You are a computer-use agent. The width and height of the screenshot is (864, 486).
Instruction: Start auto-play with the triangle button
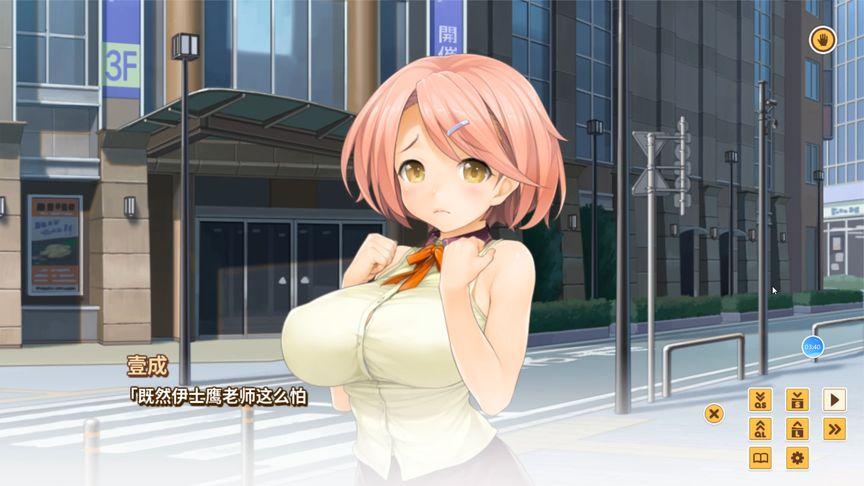coord(834,400)
